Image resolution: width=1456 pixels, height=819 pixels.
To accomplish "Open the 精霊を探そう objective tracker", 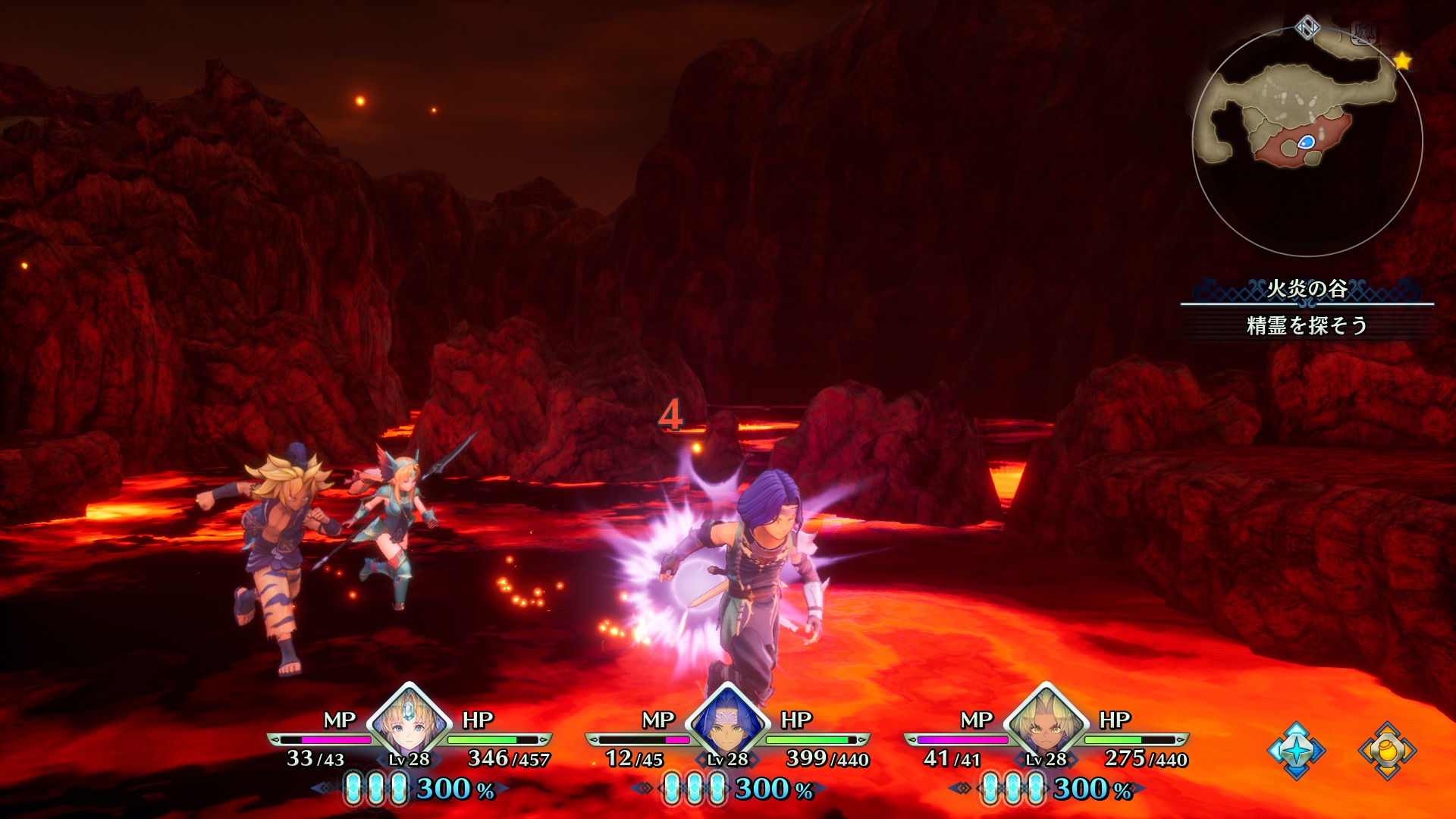I will point(1307,325).
